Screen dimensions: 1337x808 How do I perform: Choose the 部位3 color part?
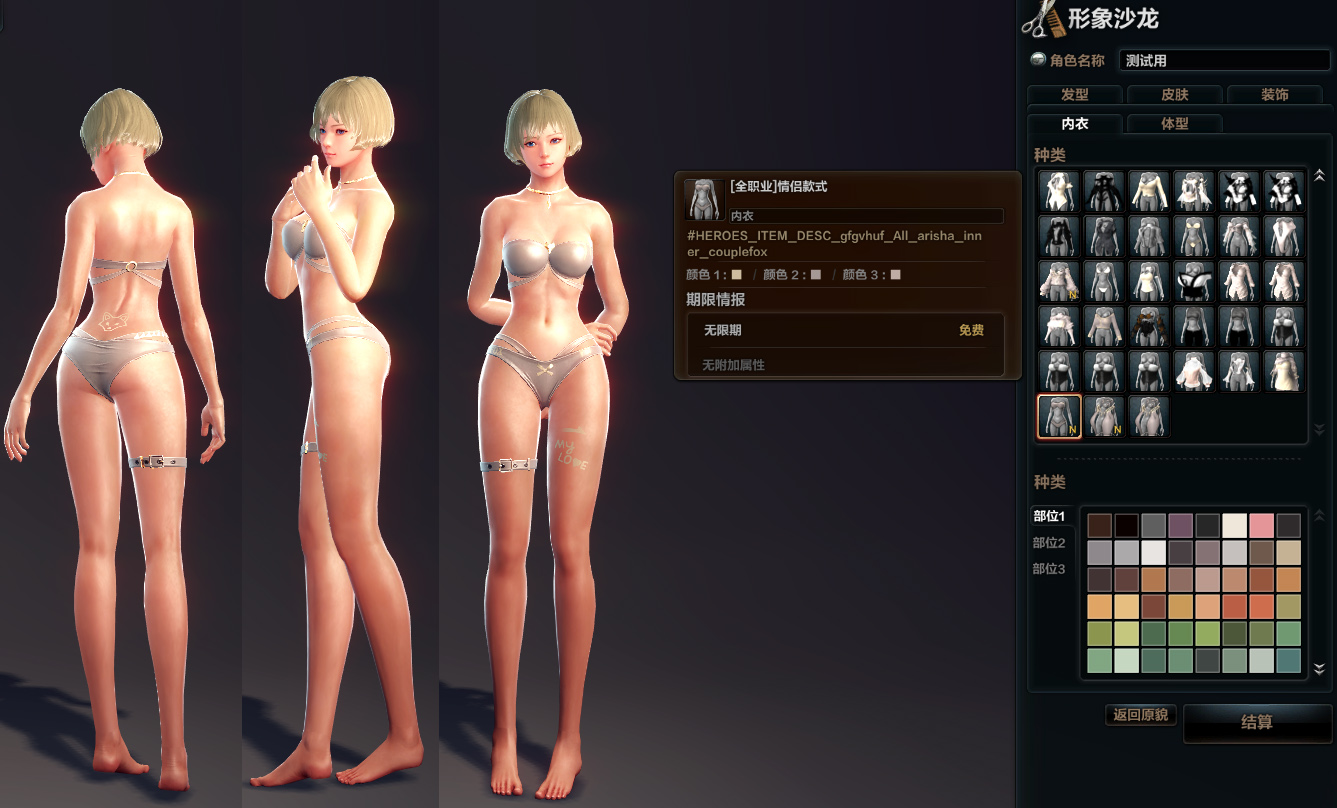(x=1049, y=569)
